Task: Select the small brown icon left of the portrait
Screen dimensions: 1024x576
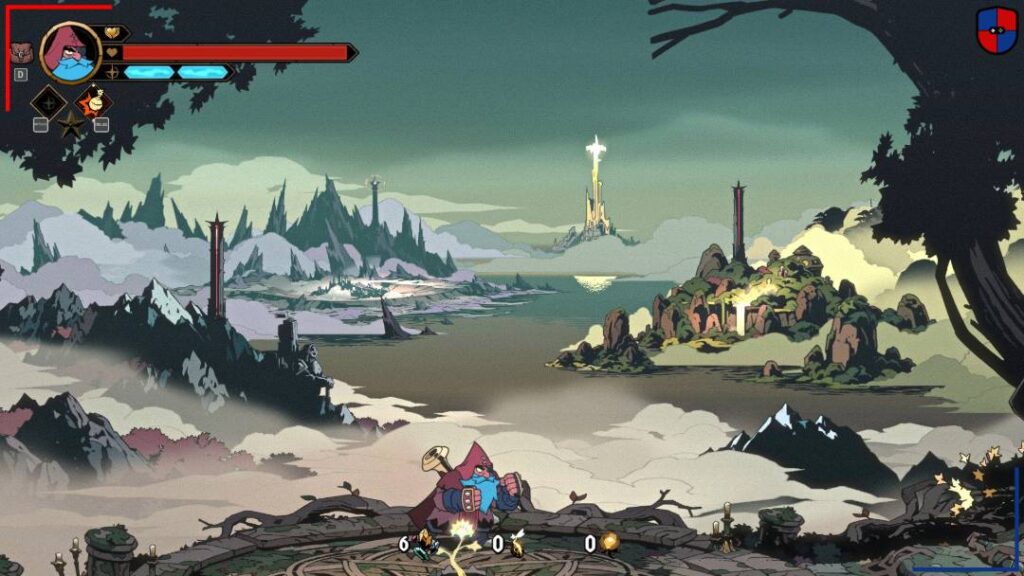Action: click(x=20, y=52)
